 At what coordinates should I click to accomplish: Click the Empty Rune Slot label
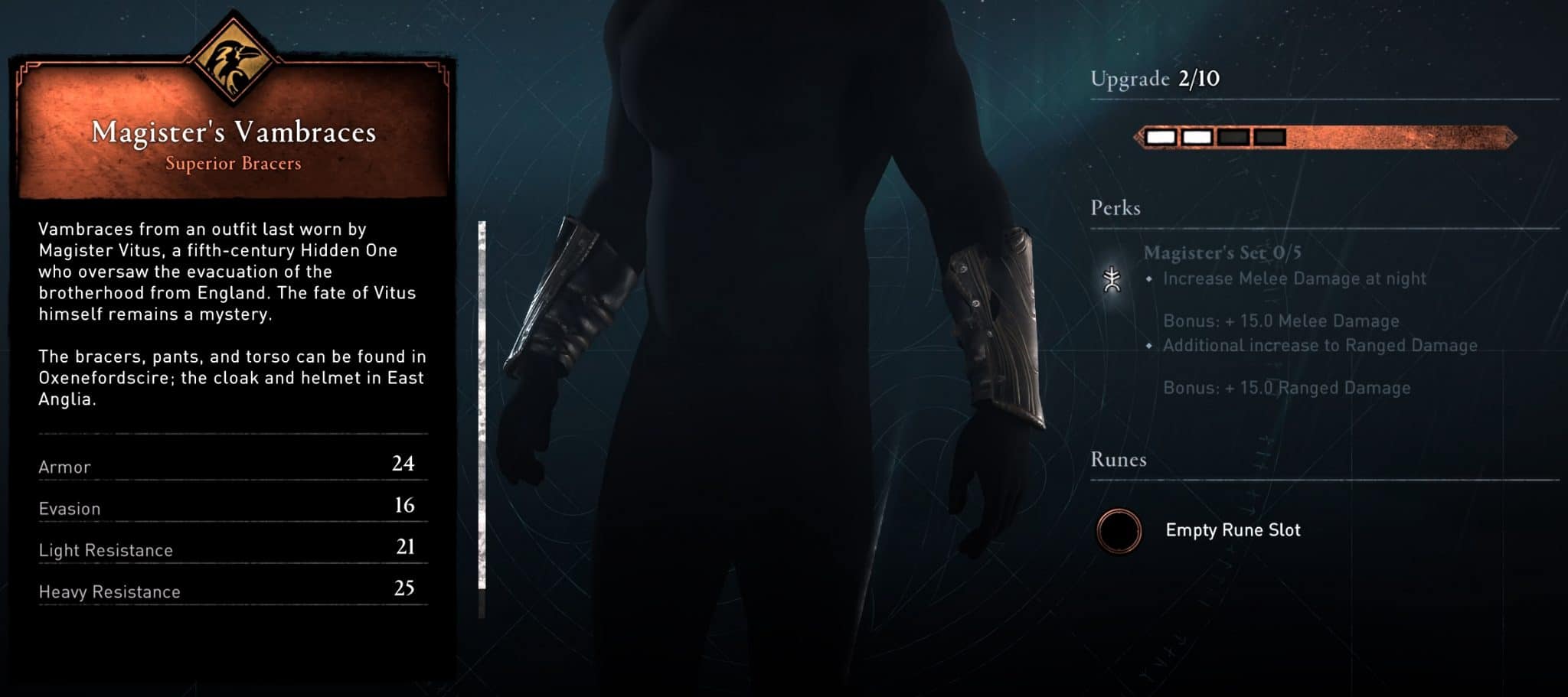pos(1232,530)
